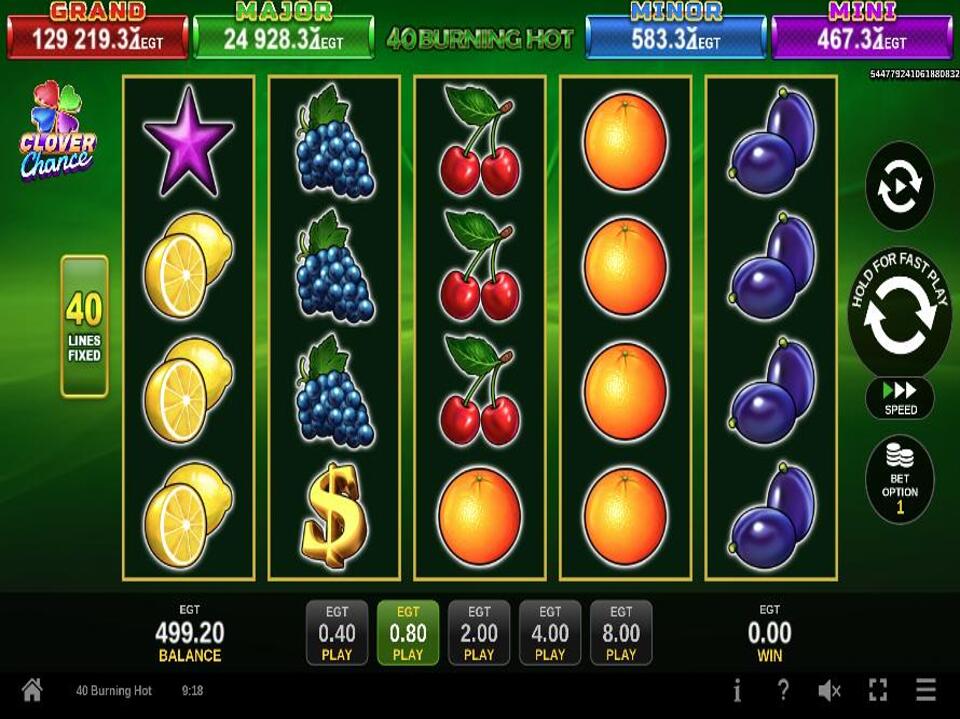This screenshot has width=960, height=719.
Task: Play with the 2.00 EGT bet
Action: click(479, 633)
